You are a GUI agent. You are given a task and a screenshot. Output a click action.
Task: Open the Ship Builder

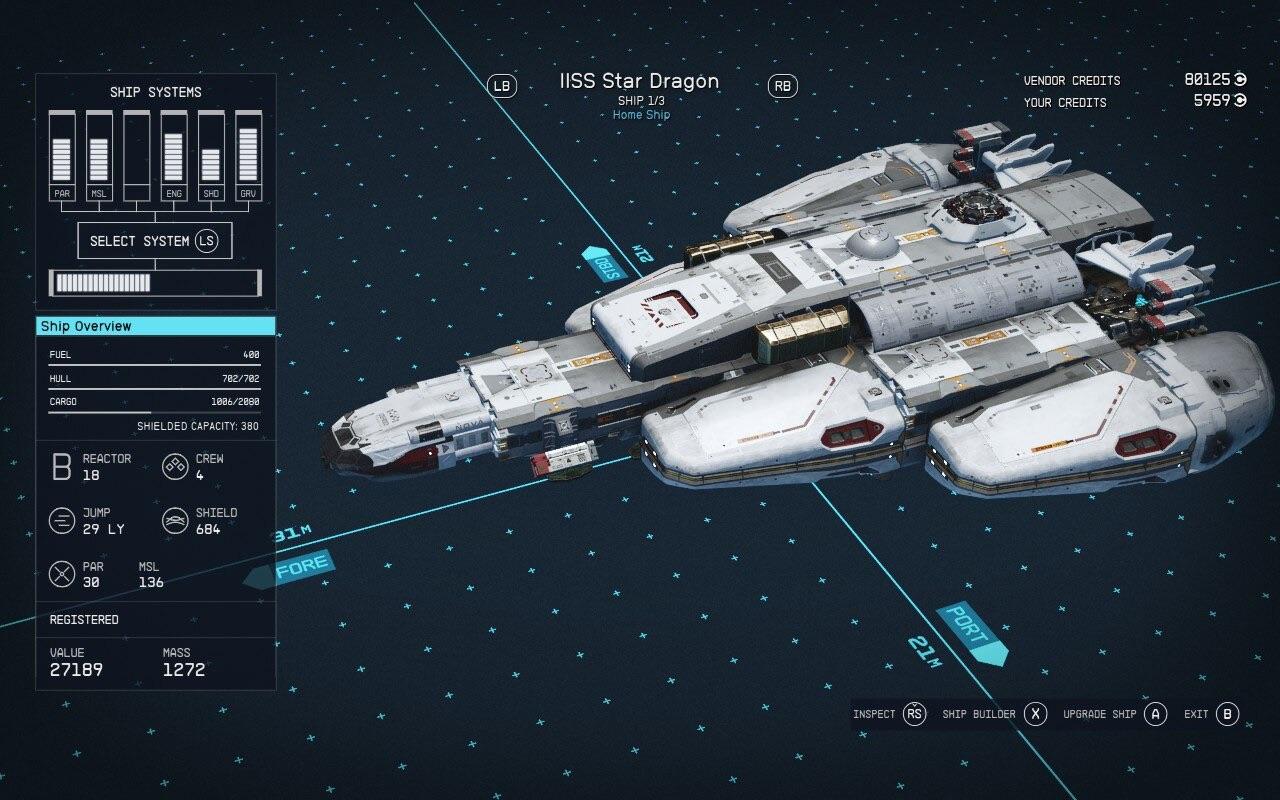tap(994, 714)
